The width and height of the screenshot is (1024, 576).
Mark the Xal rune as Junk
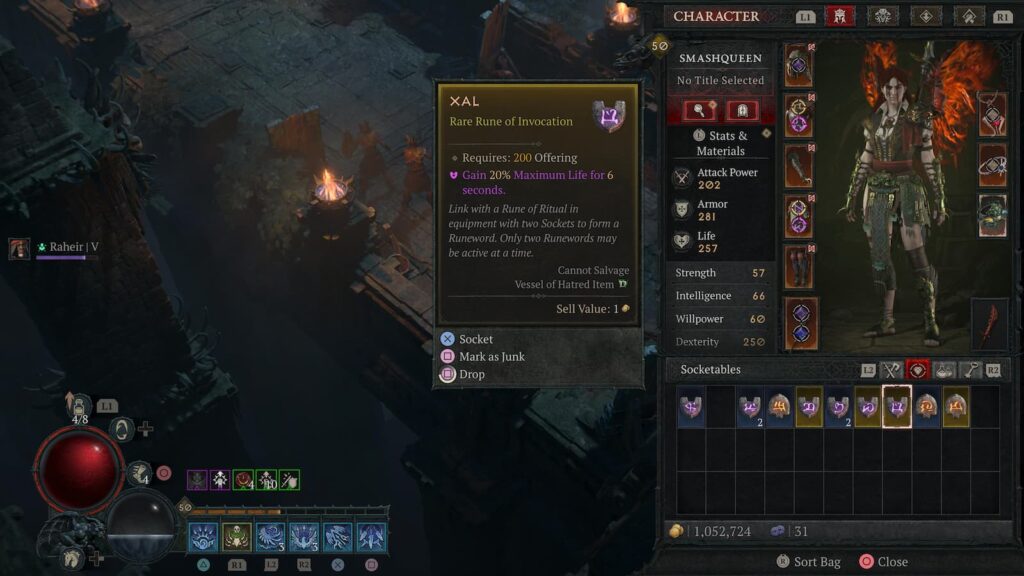tap(491, 357)
